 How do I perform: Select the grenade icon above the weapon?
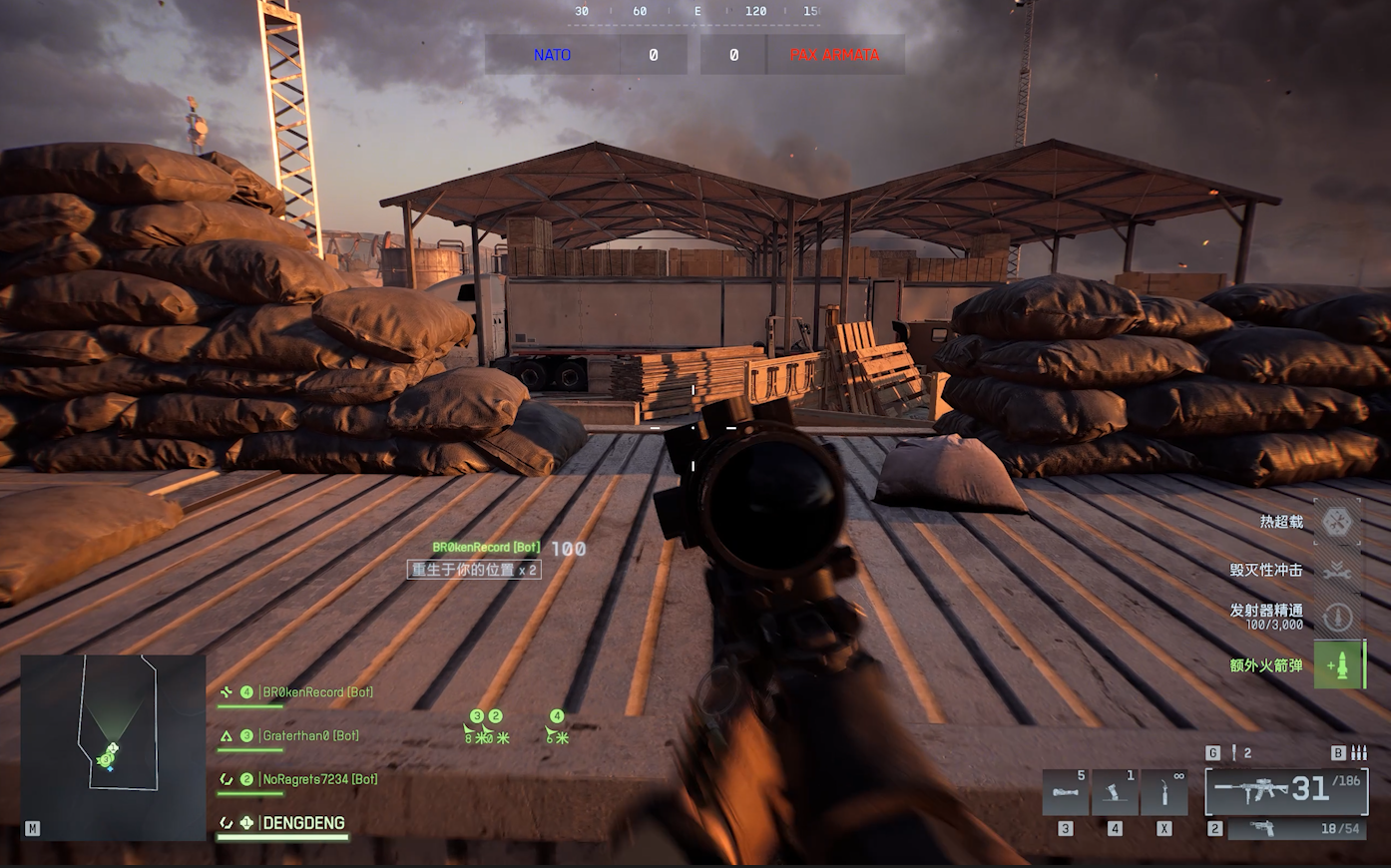pos(1234,753)
